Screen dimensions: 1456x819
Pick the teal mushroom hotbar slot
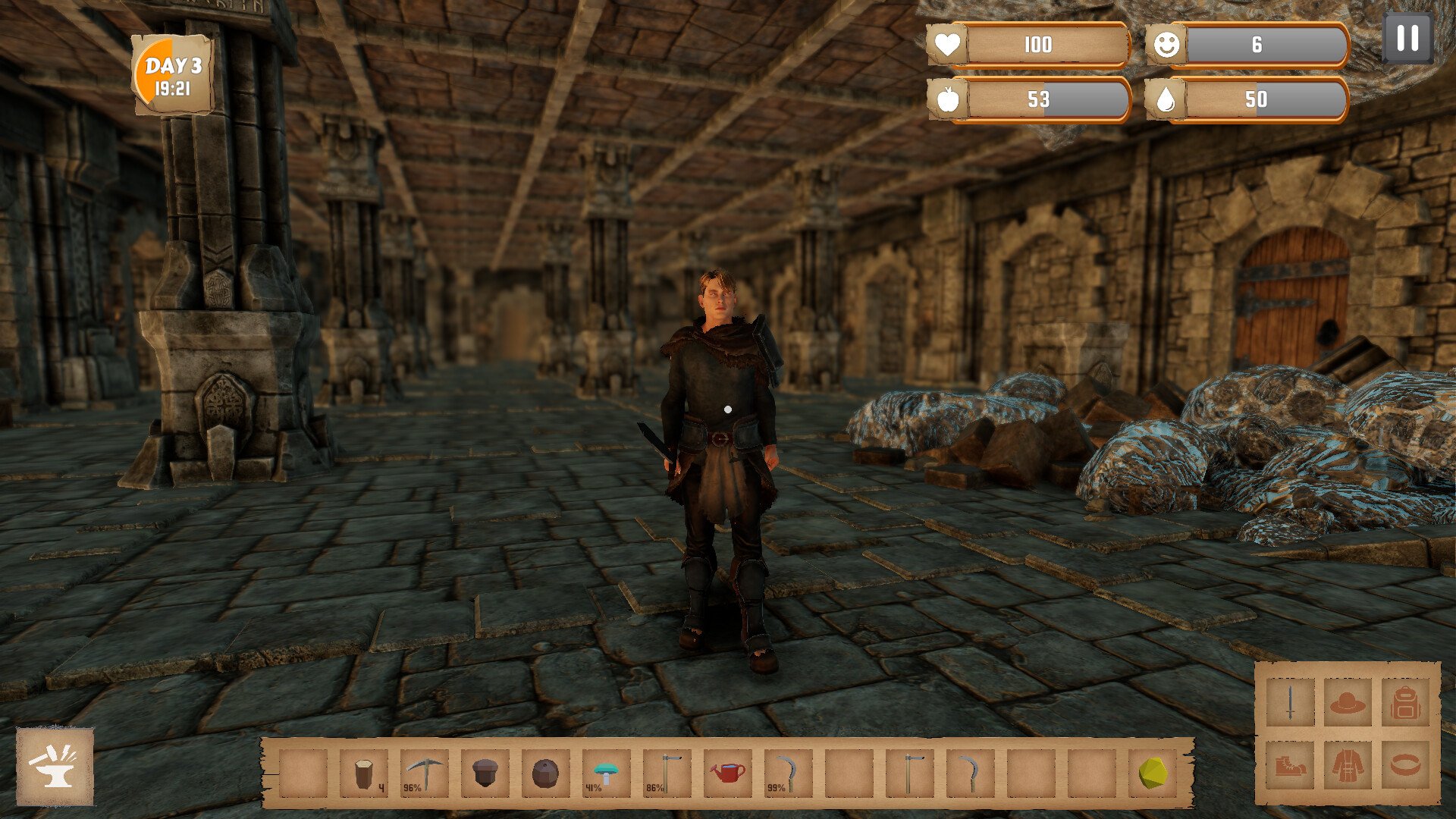(x=607, y=773)
